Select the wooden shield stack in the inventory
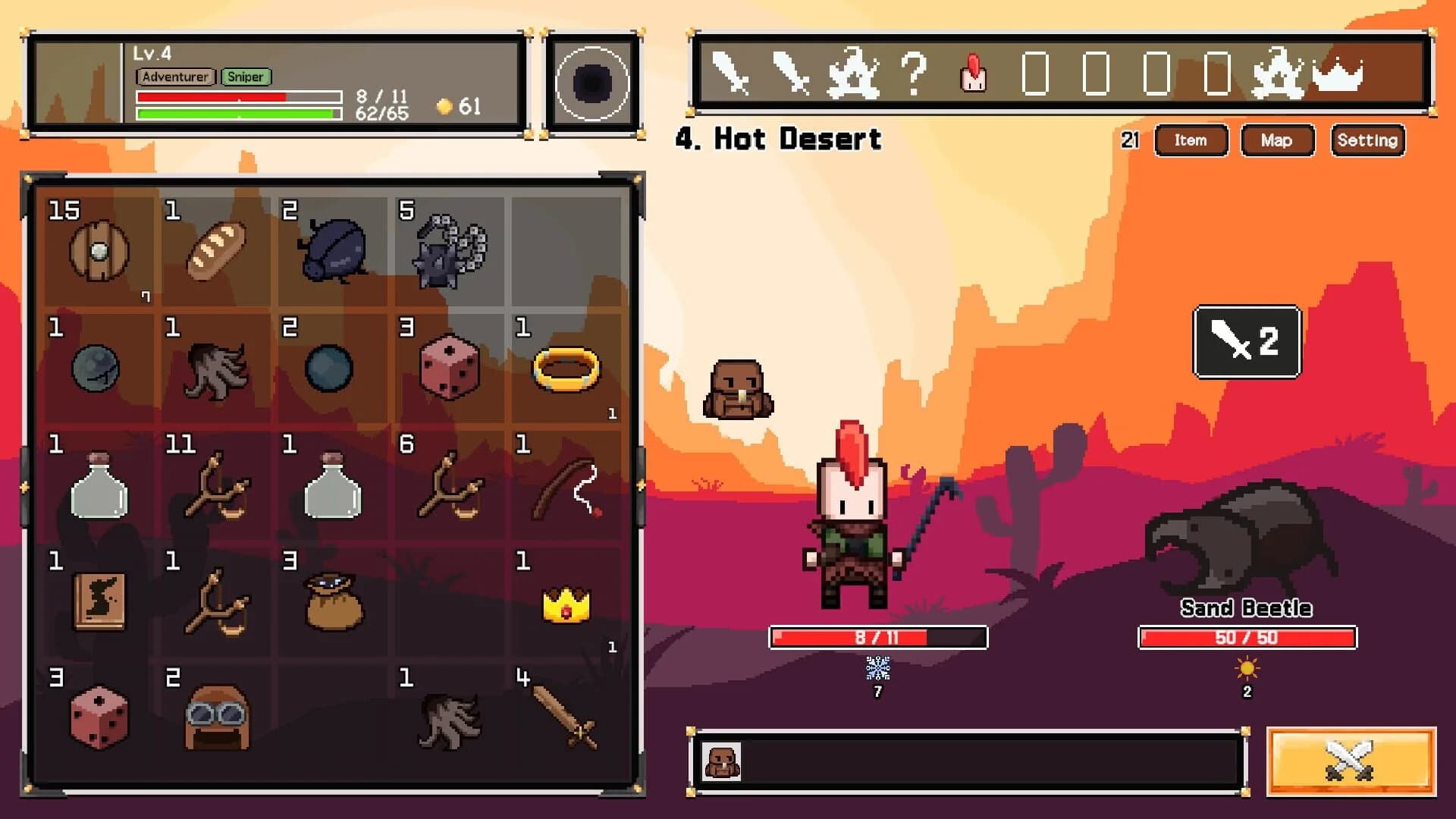 click(x=99, y=253)
